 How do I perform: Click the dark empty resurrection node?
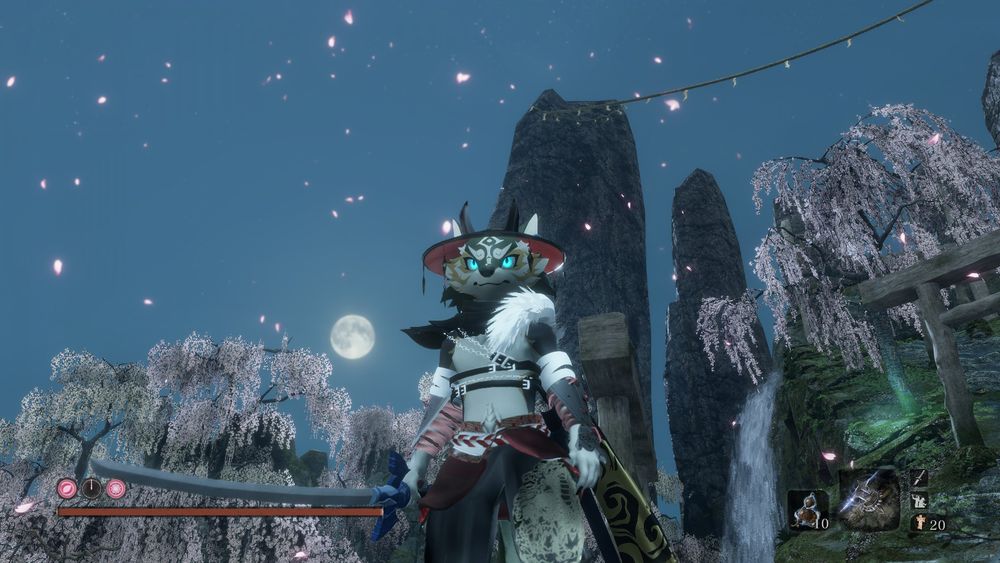point(91,488)
